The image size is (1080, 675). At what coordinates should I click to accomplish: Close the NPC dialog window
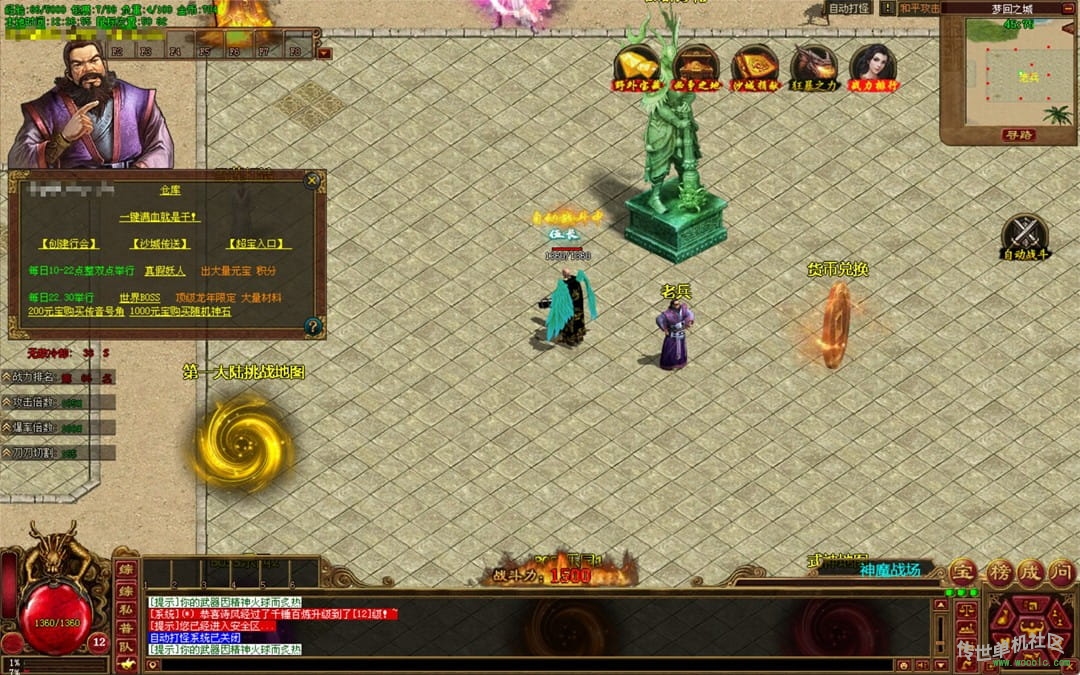click(312, 181)
